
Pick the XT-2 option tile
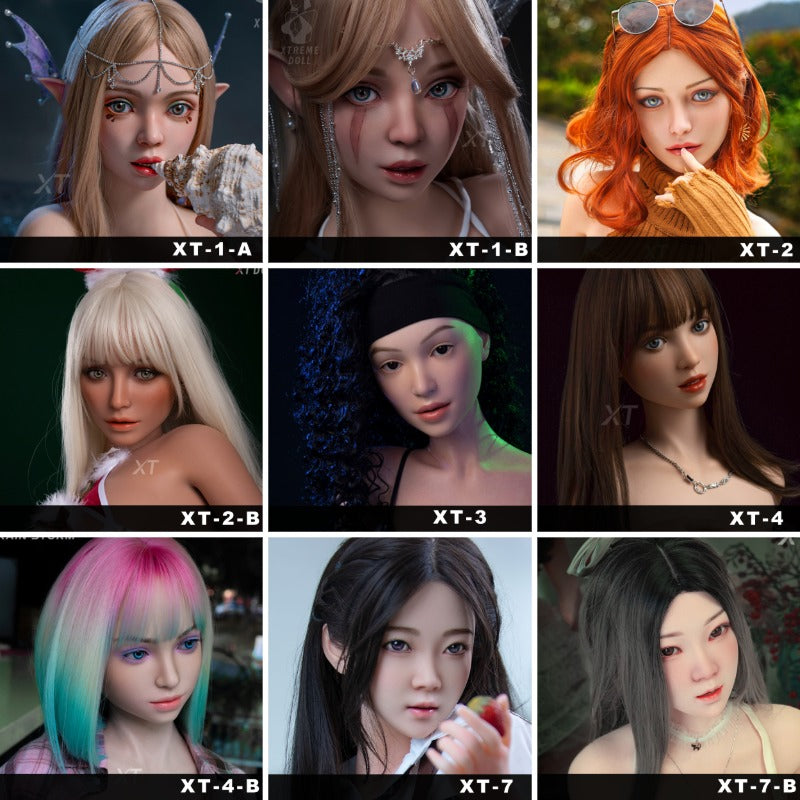pyautogui.click(x=668, y=130)
